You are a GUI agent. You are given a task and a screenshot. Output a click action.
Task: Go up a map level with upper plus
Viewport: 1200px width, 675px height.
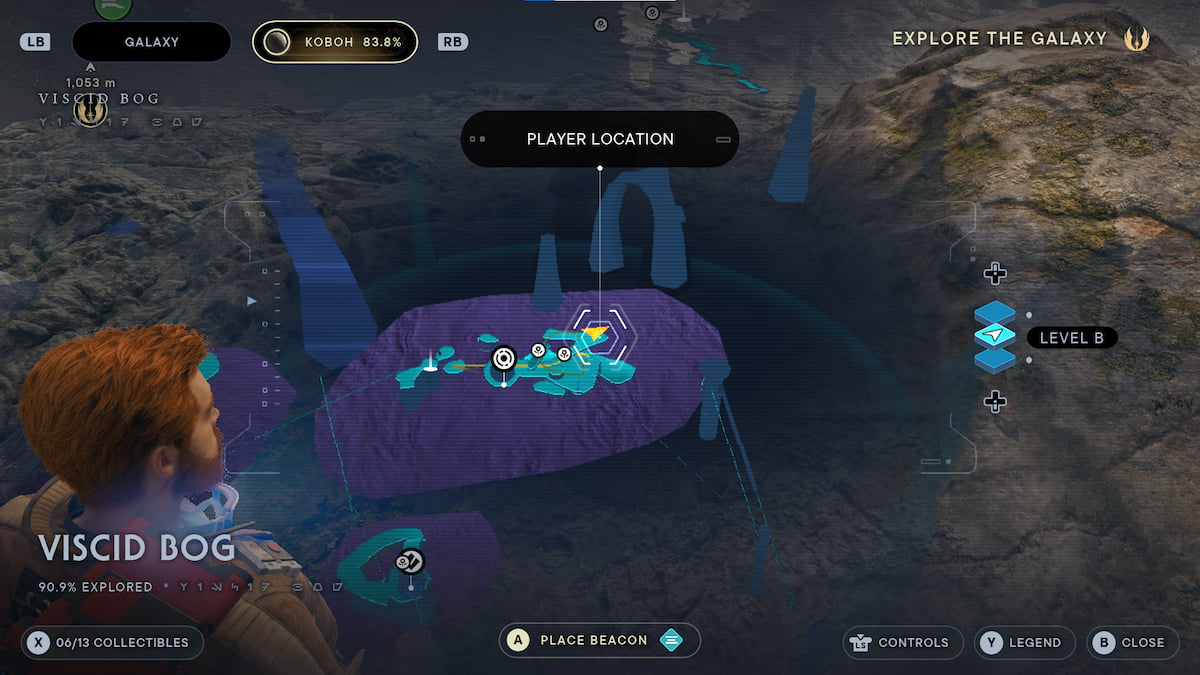994,273
